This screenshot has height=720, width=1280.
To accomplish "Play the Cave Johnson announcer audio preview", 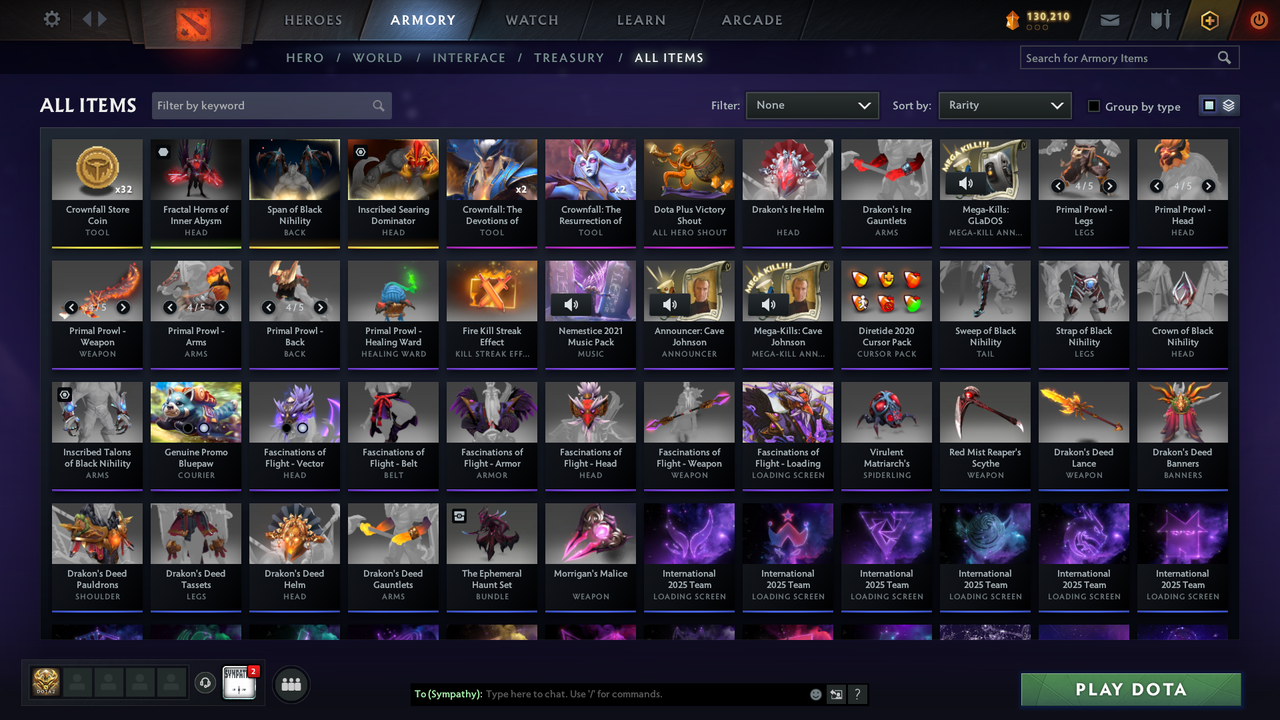I will 669,304.
